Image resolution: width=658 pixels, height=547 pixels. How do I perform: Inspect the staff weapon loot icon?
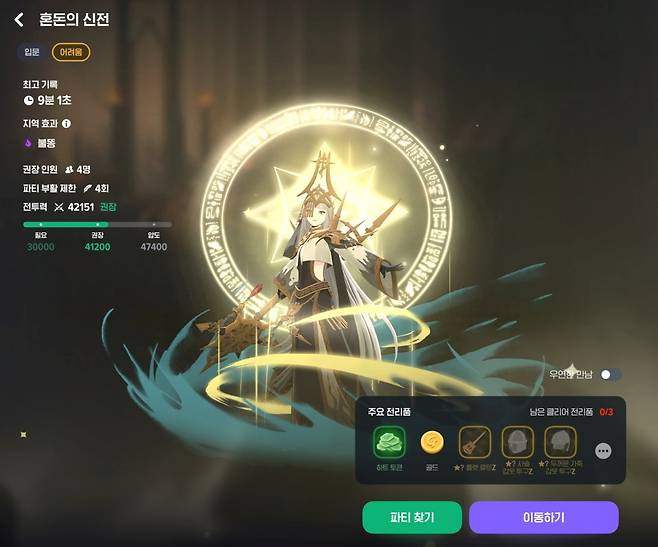tap(474, 441)
